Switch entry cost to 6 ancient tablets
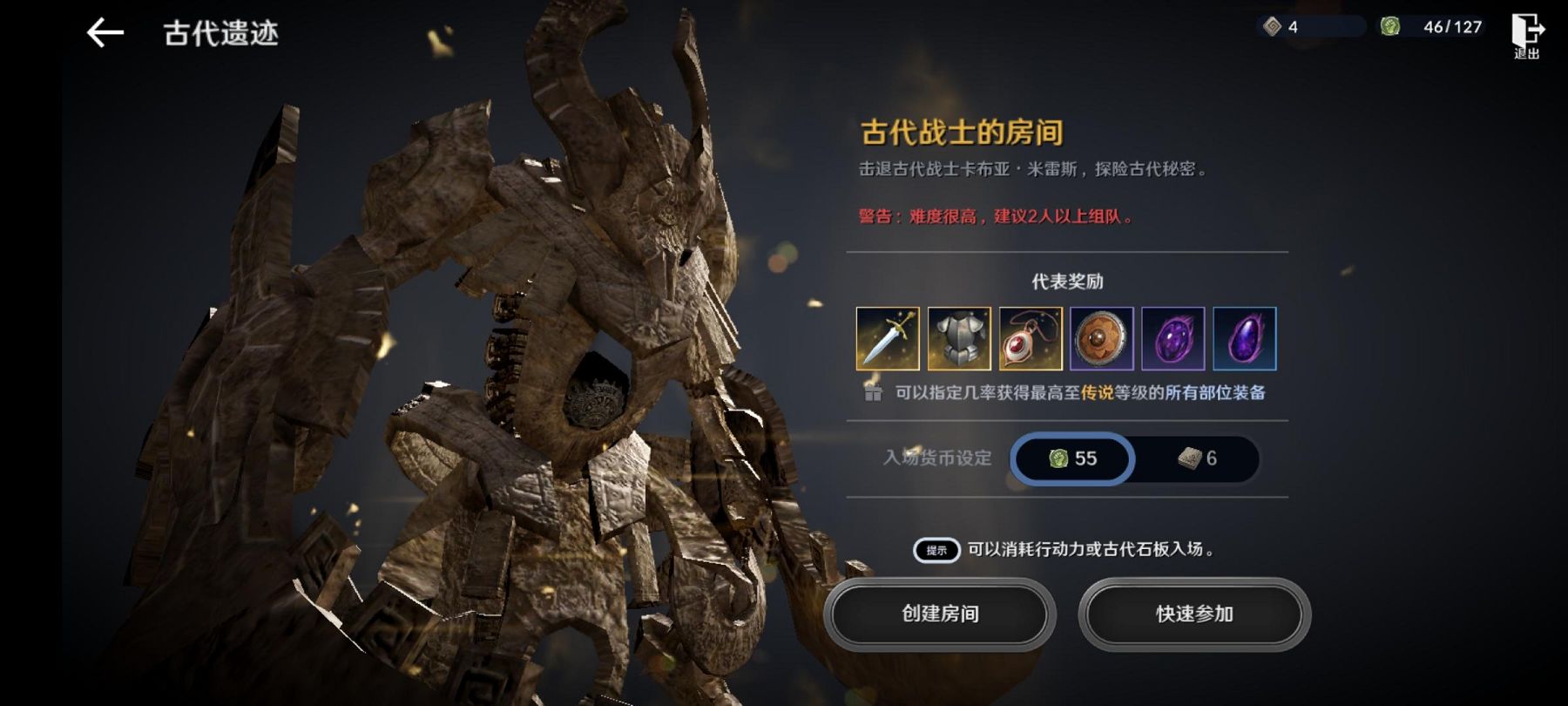1568x706 pixels. [x=1197, y=458]
